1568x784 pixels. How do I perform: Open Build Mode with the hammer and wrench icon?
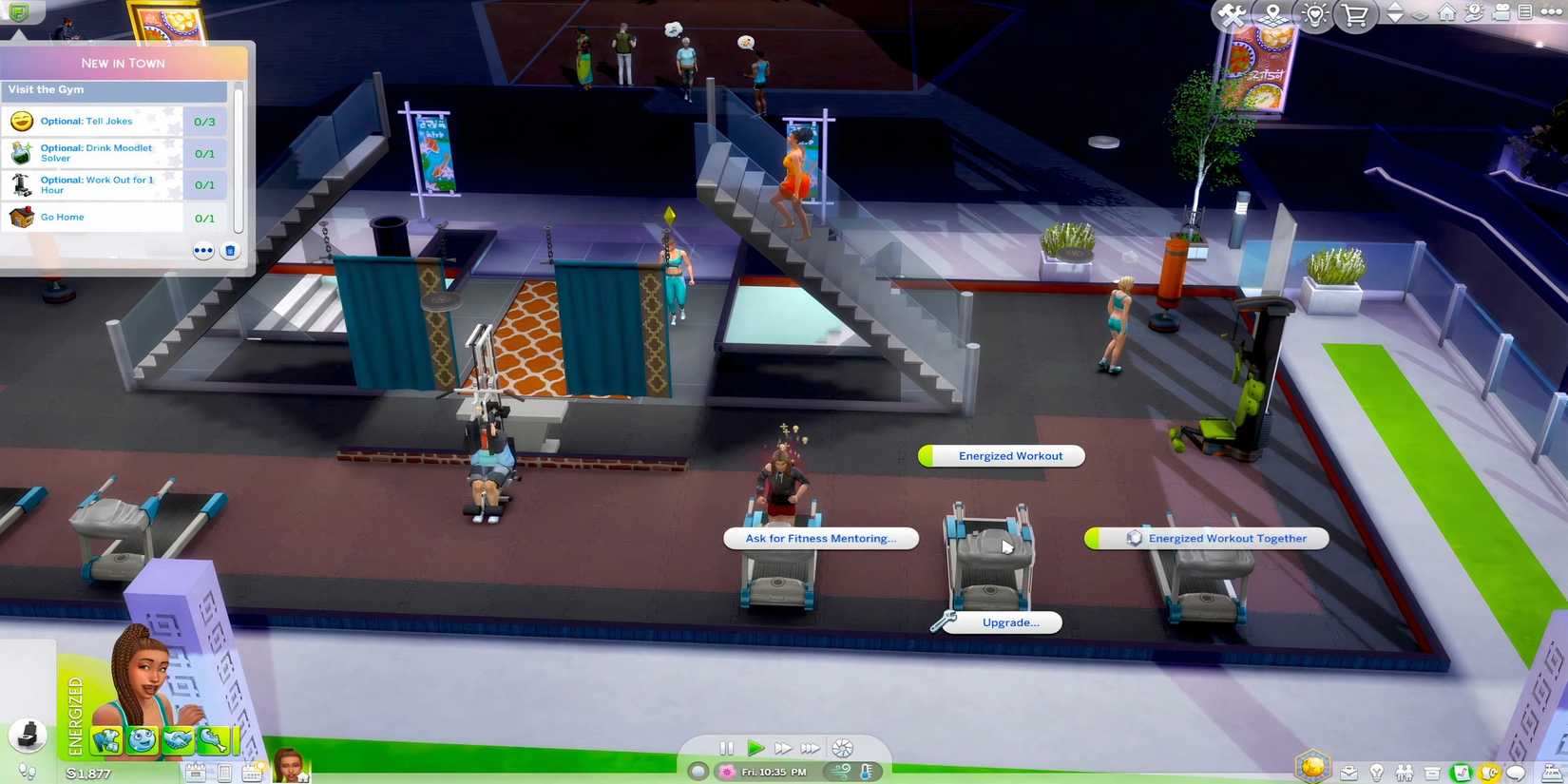tap(1232, 14)
